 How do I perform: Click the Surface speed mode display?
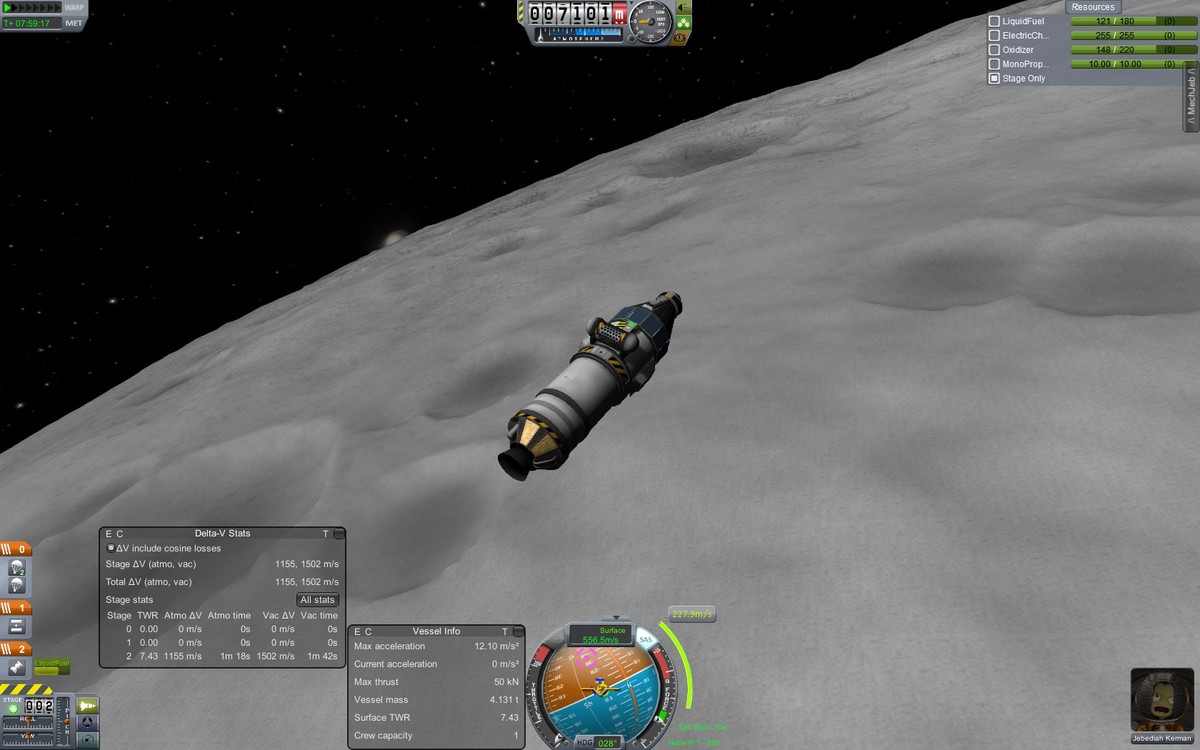point(600,635)
